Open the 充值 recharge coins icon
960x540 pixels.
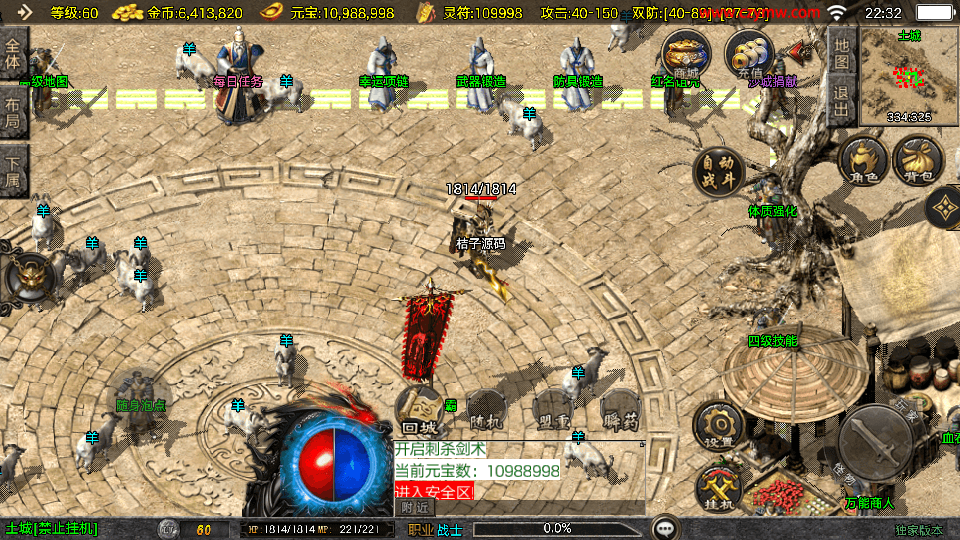[x=750, y=54]
